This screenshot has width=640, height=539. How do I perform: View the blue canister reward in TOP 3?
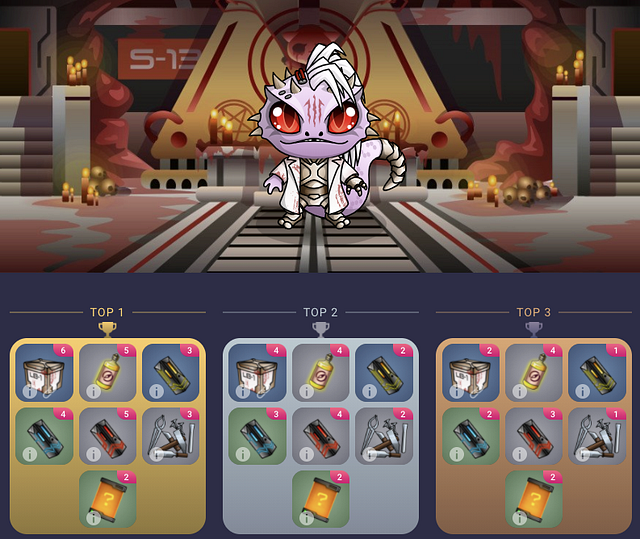(x=472, y=435)
